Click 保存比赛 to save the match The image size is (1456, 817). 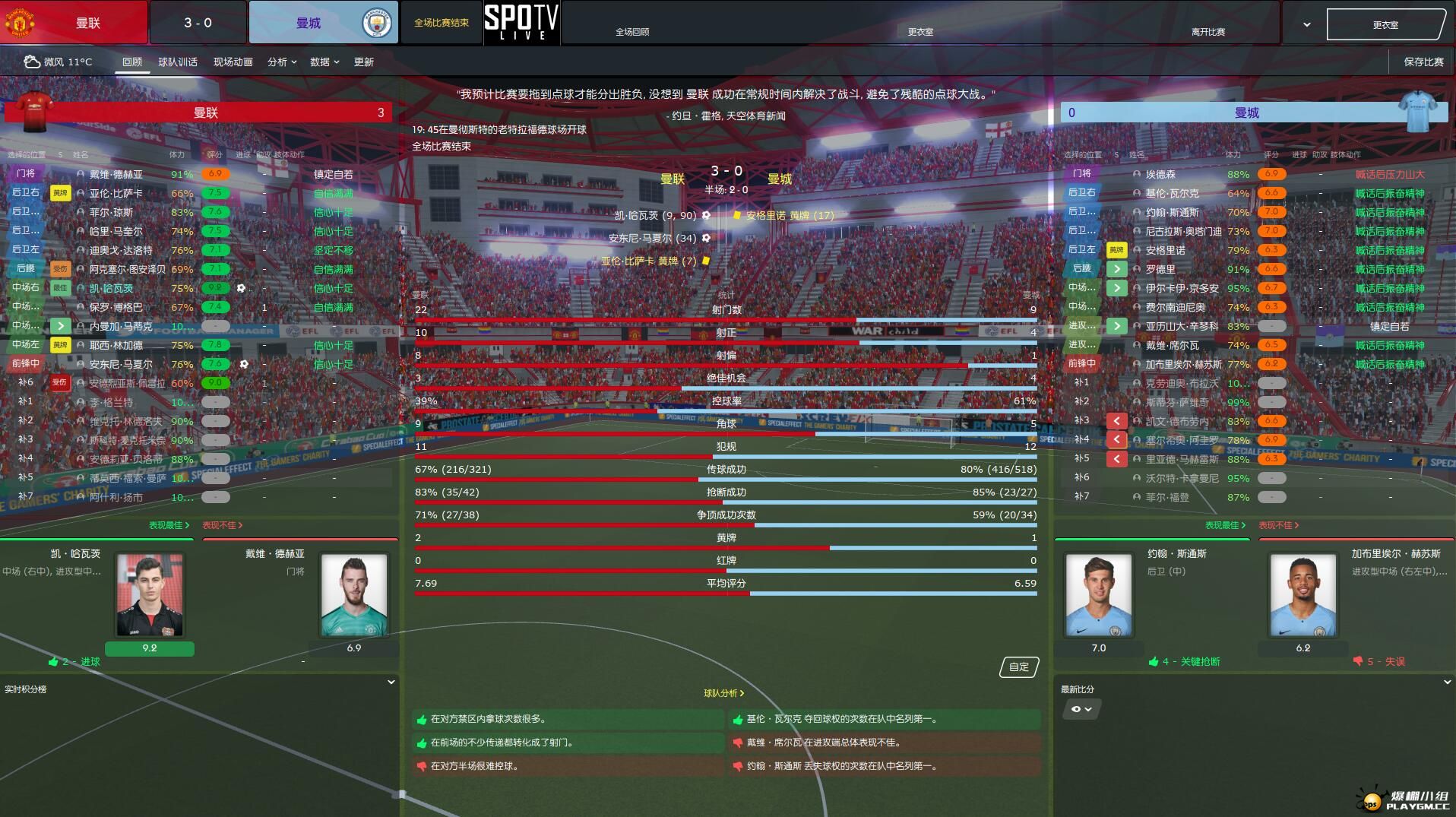tap(1423, 62)
